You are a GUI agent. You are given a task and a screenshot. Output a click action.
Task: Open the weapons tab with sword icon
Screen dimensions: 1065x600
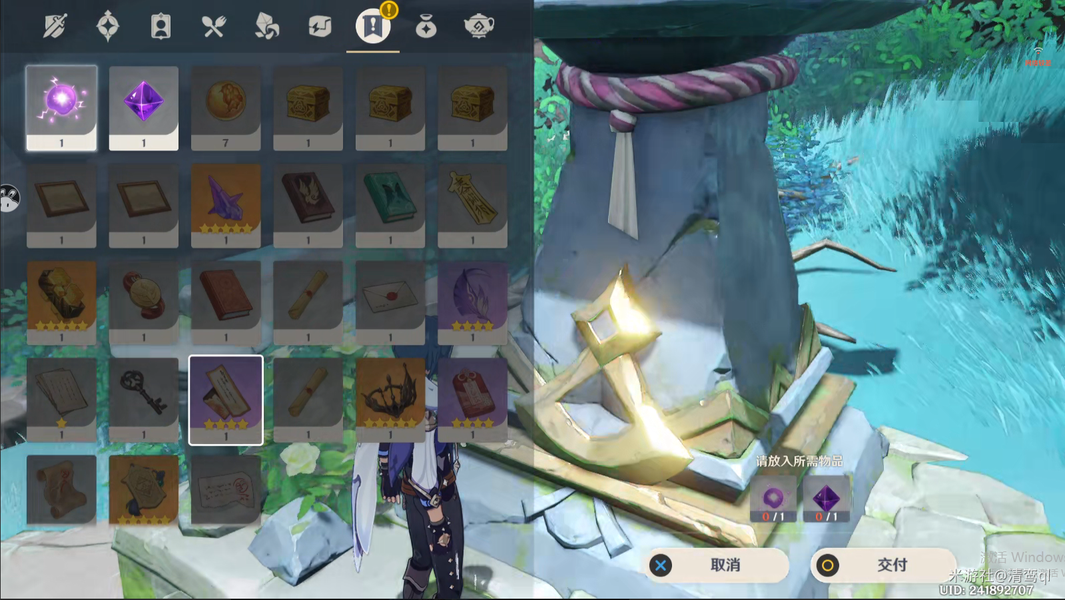tap(56, 26)
